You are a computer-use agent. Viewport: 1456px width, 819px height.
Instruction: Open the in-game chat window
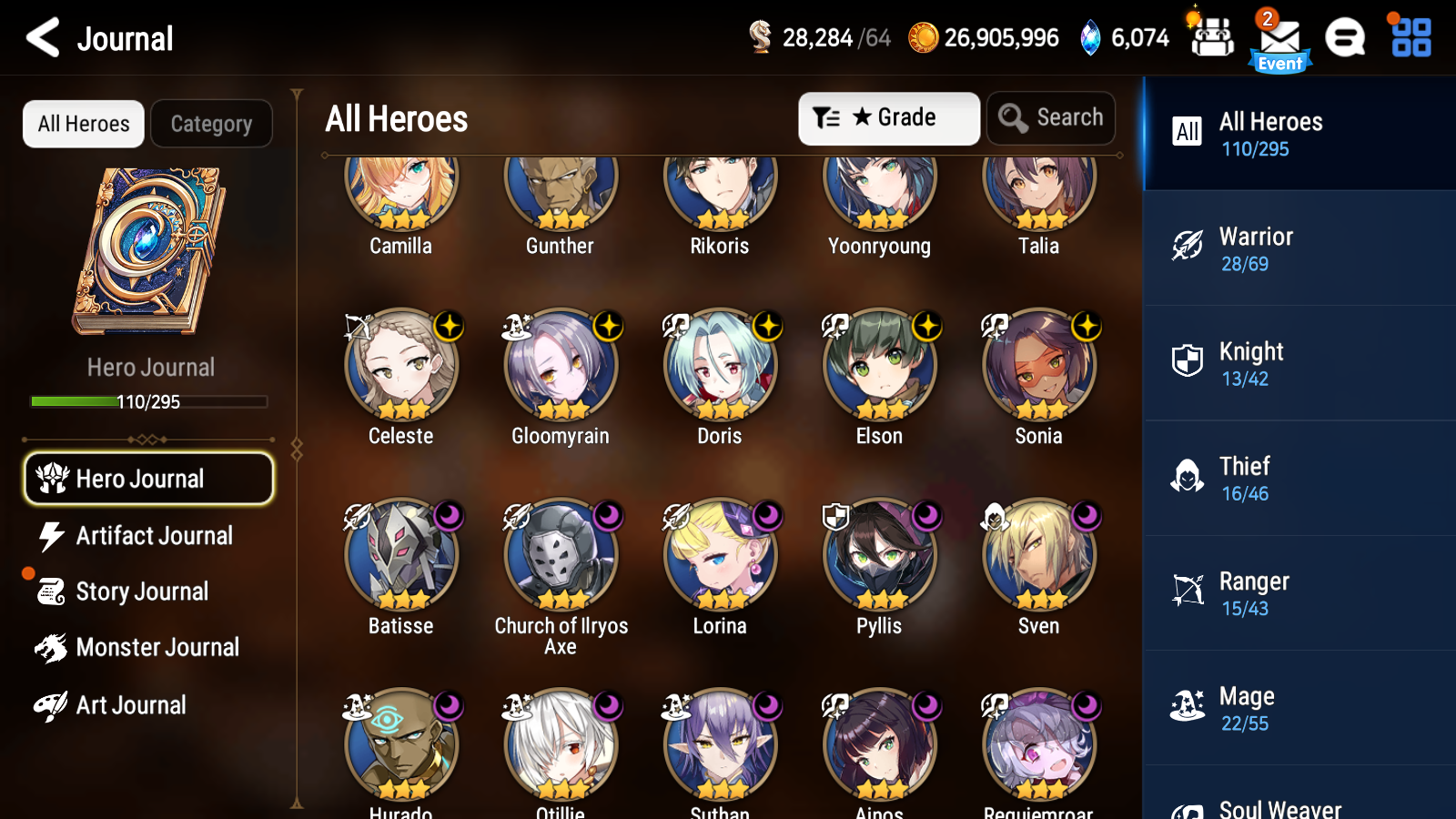(1345, 38)
